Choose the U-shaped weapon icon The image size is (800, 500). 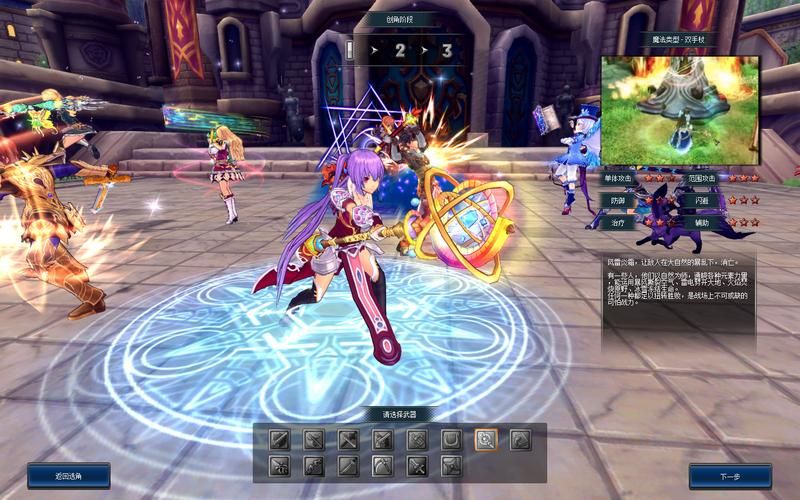(452, 440)
